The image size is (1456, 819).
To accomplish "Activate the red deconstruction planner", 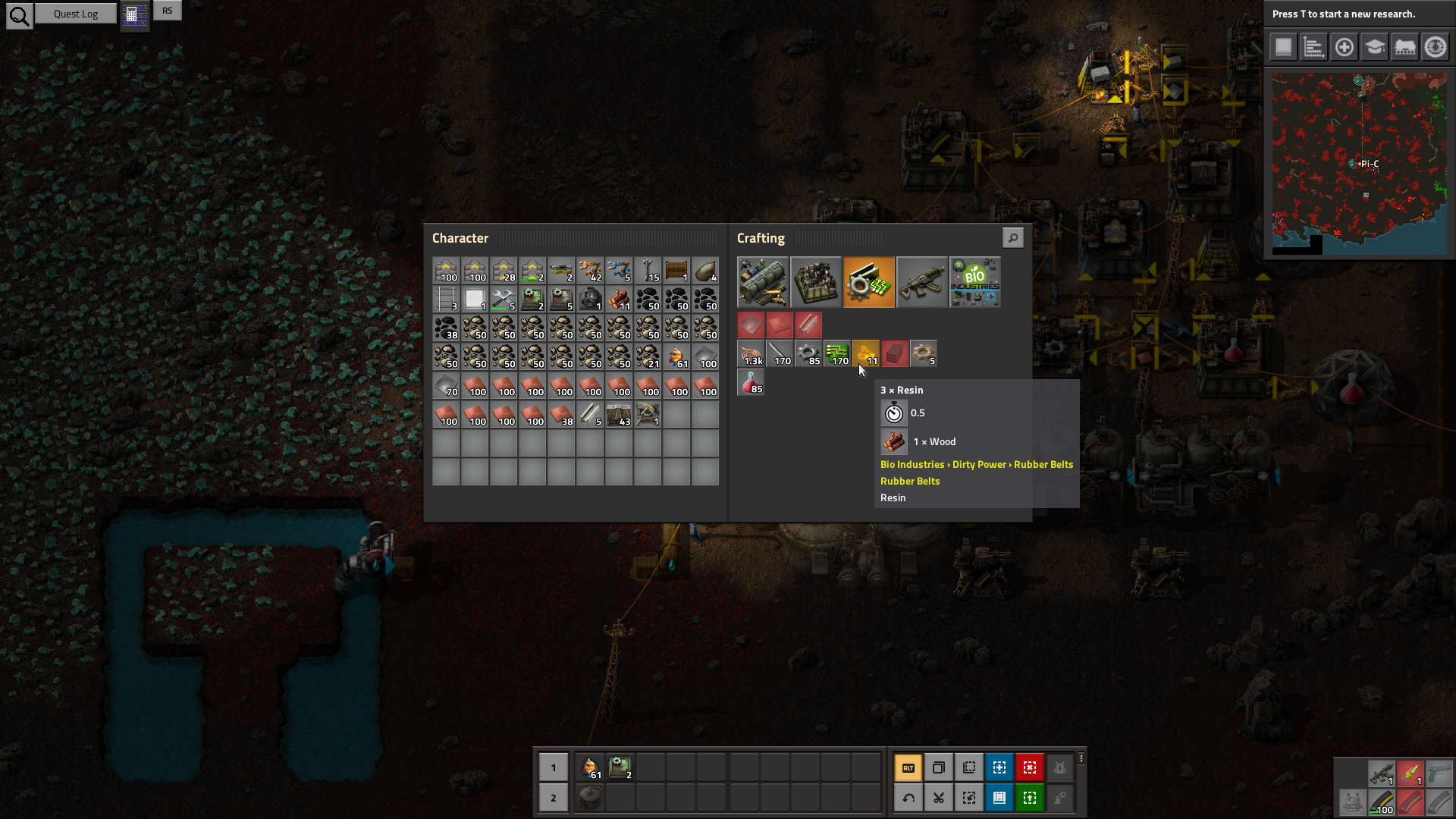I will point(1030,767).
